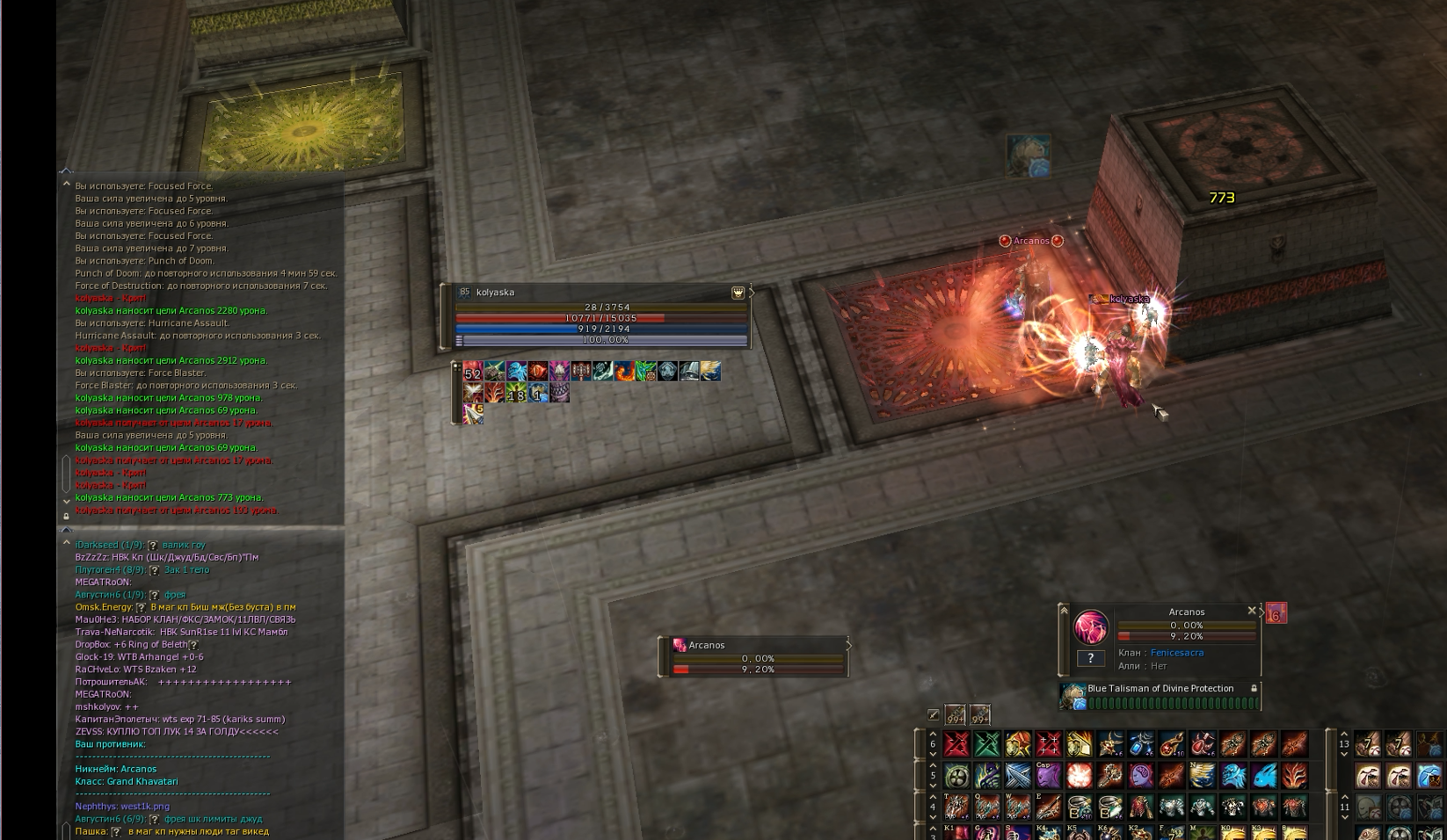Switch hotbar 6 to the next page
This screenshot has height=840, width=1447.
tap(933, 754)
